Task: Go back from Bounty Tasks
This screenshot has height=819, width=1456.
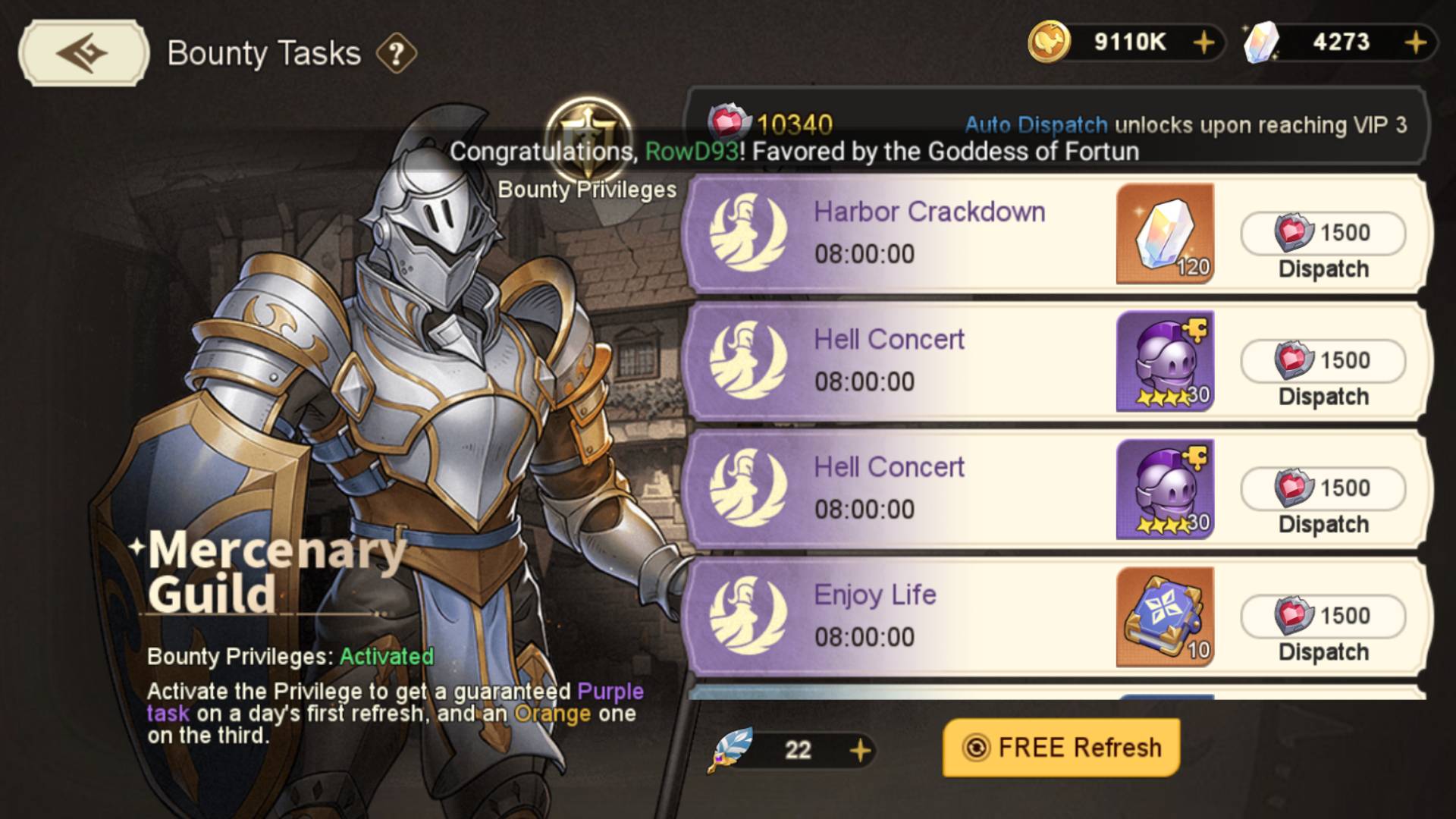Action: (x=83, y=52)
